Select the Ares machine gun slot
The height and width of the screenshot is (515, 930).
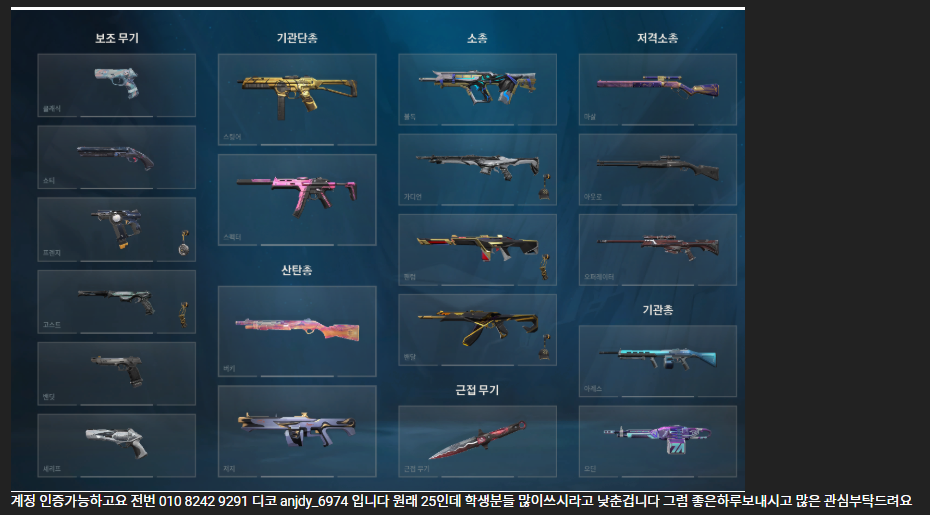657,360
